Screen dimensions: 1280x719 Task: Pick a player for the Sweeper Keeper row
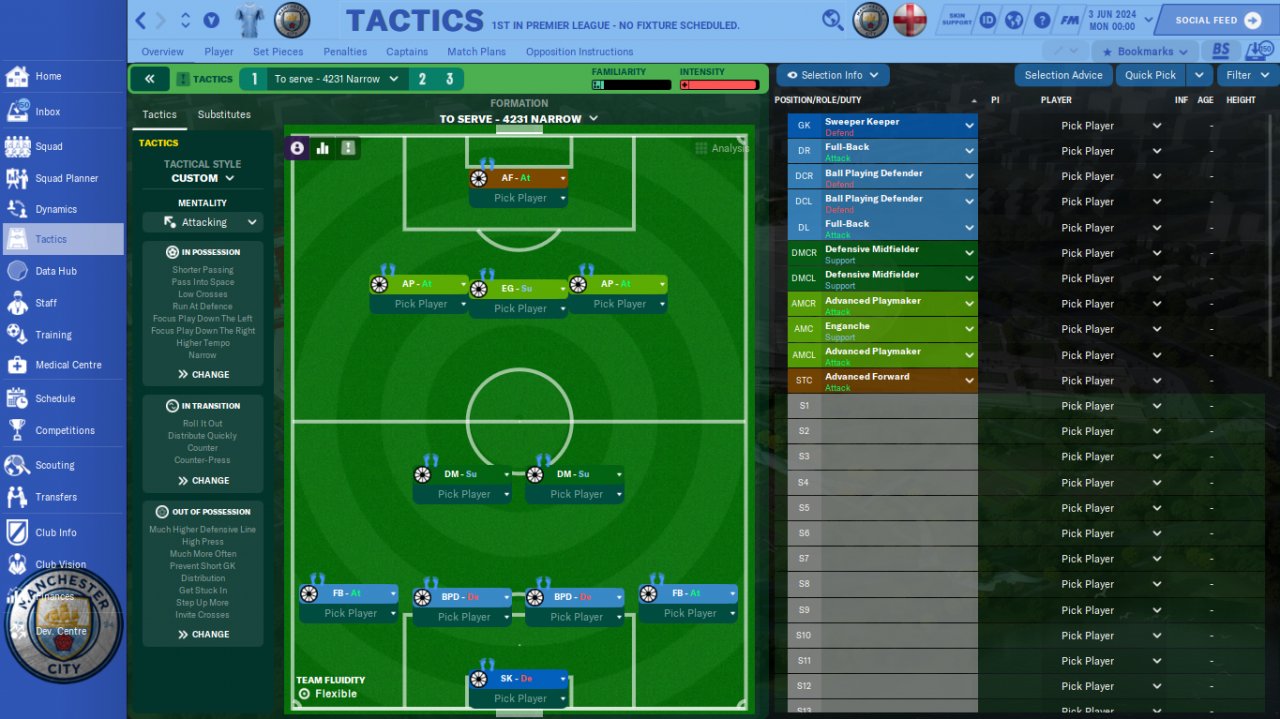click(x=1097, y=126)
